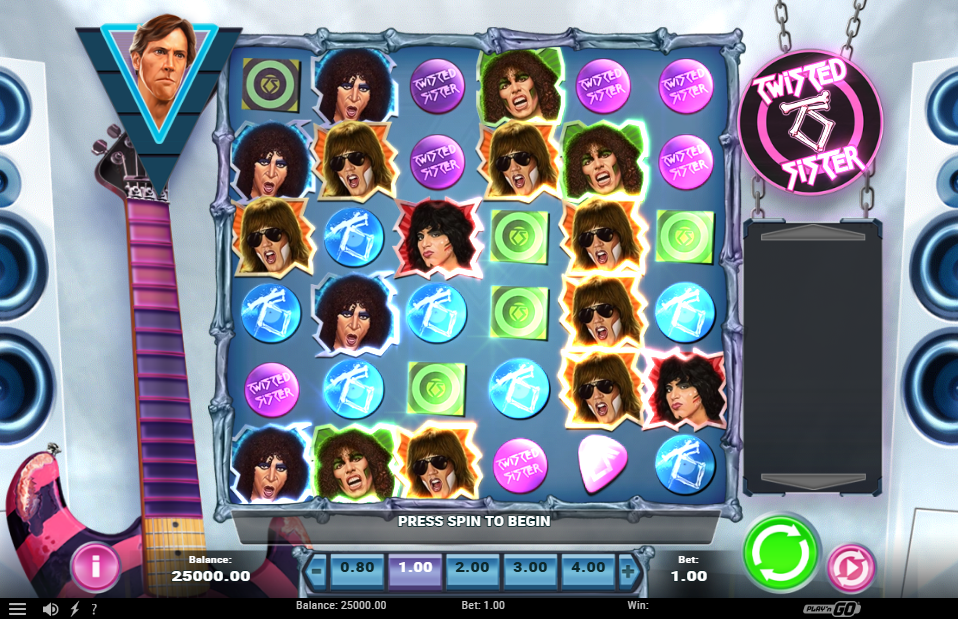Spin the reels with the green button
This screenshot has width=958, height=619.
click(x=781, y=553)
